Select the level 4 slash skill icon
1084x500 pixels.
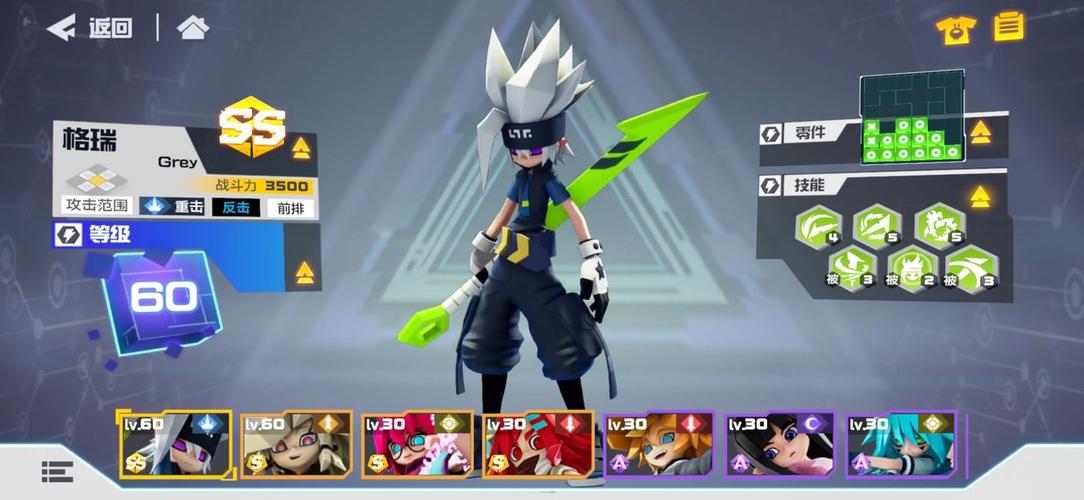pos(818,227)
